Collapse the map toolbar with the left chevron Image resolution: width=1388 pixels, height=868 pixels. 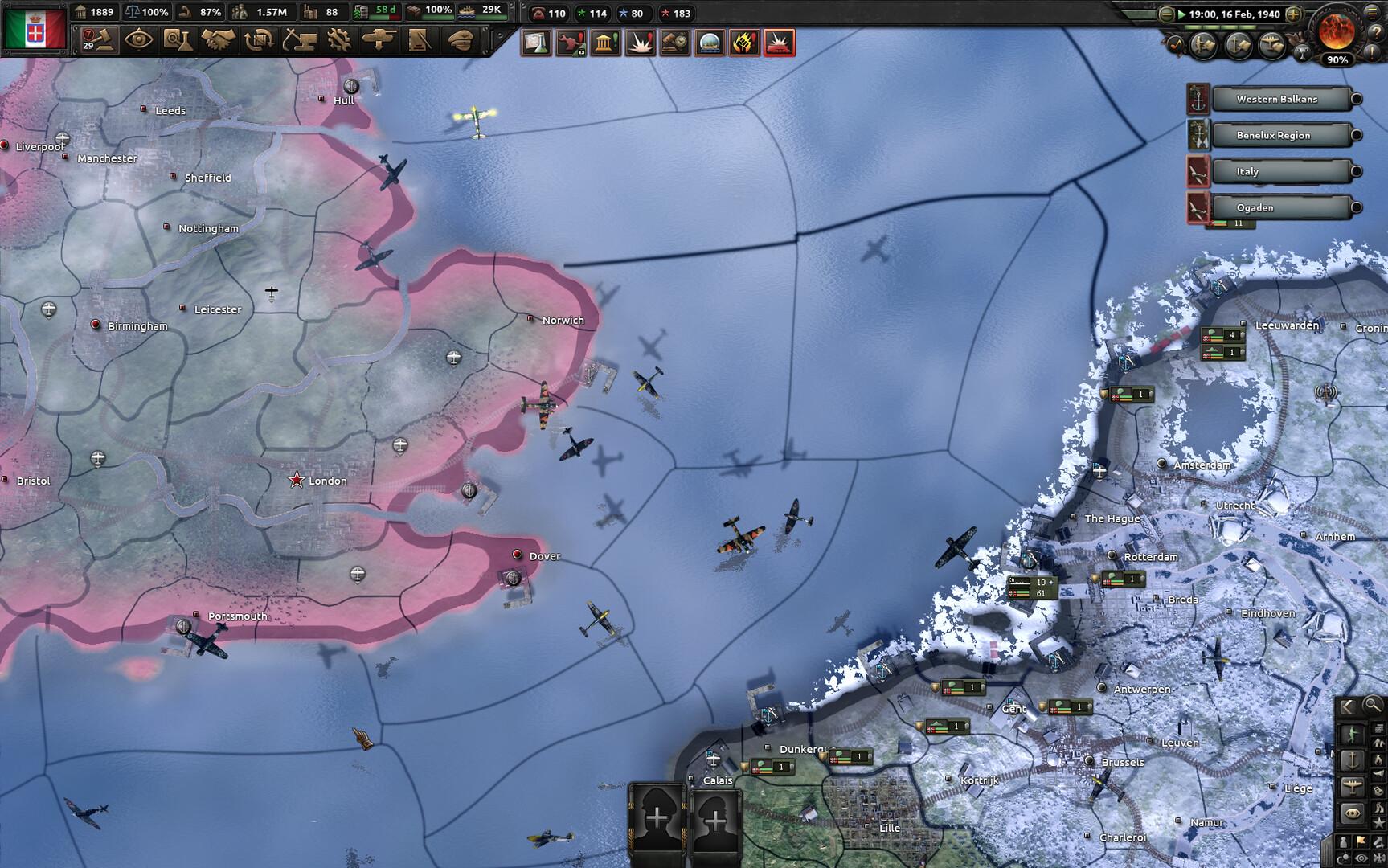point(1348,705)
